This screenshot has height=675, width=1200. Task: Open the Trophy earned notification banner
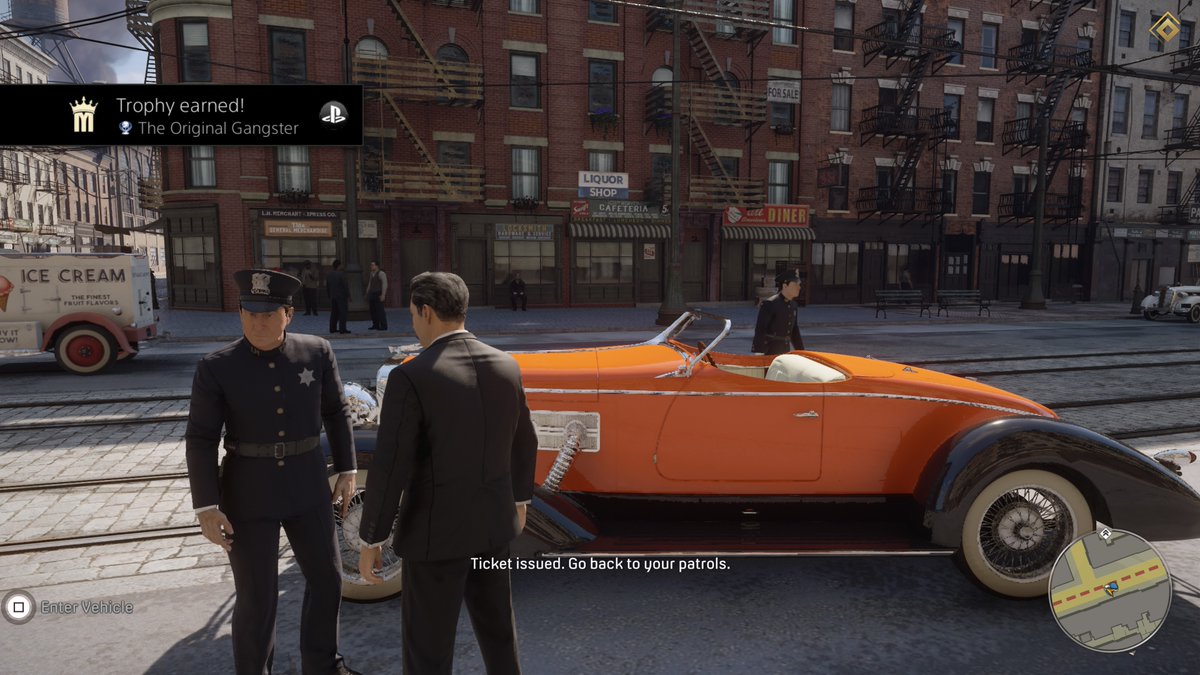pyautogui.click(x=180, y=115)
